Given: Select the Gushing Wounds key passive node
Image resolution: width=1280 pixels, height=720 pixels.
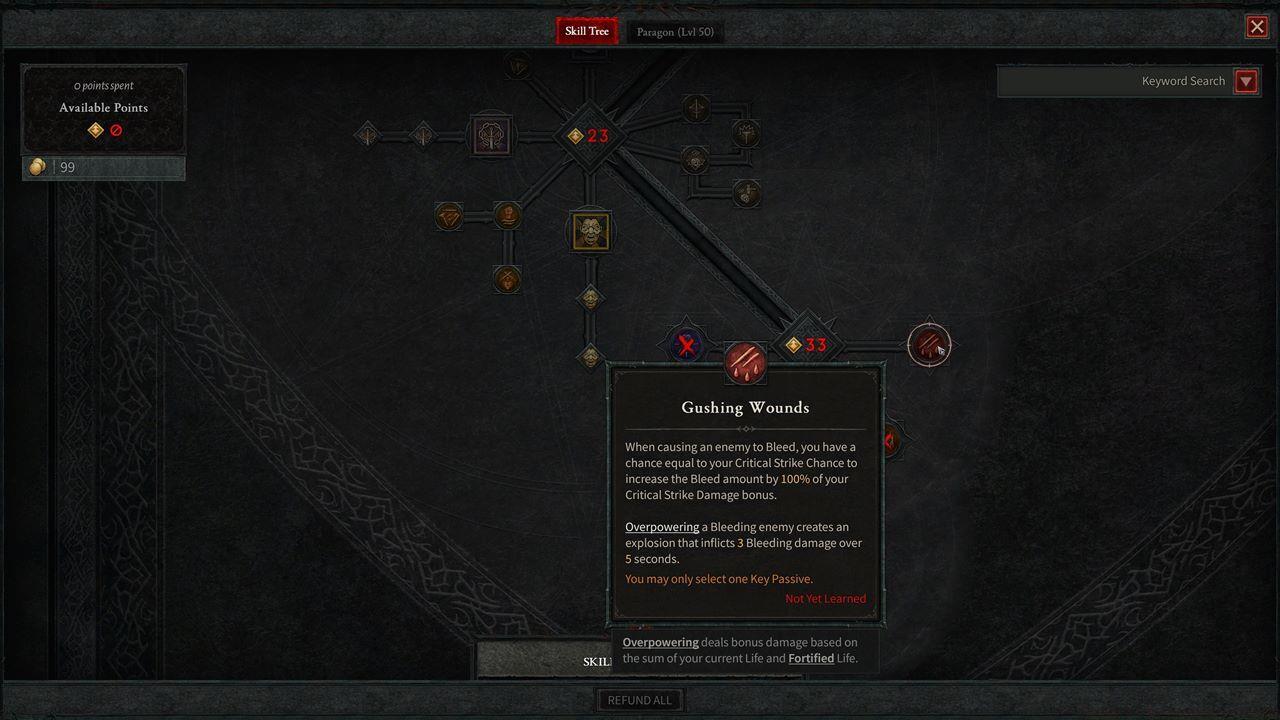Looking at the screenshot, I should pyautogui.click(x=745, y=362).
